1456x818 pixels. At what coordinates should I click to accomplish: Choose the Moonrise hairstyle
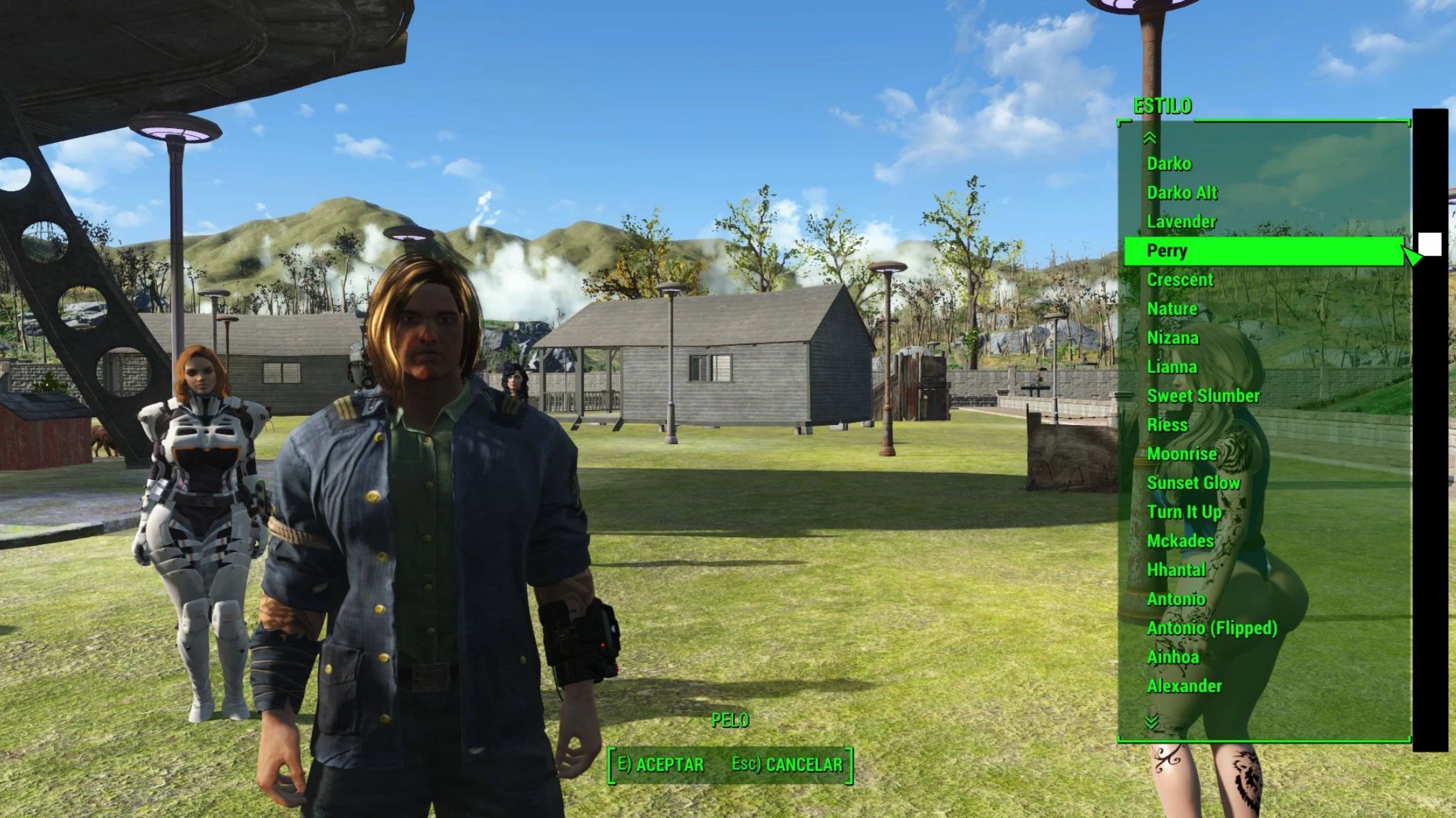pyautogui.click(x=1182, y=454)
